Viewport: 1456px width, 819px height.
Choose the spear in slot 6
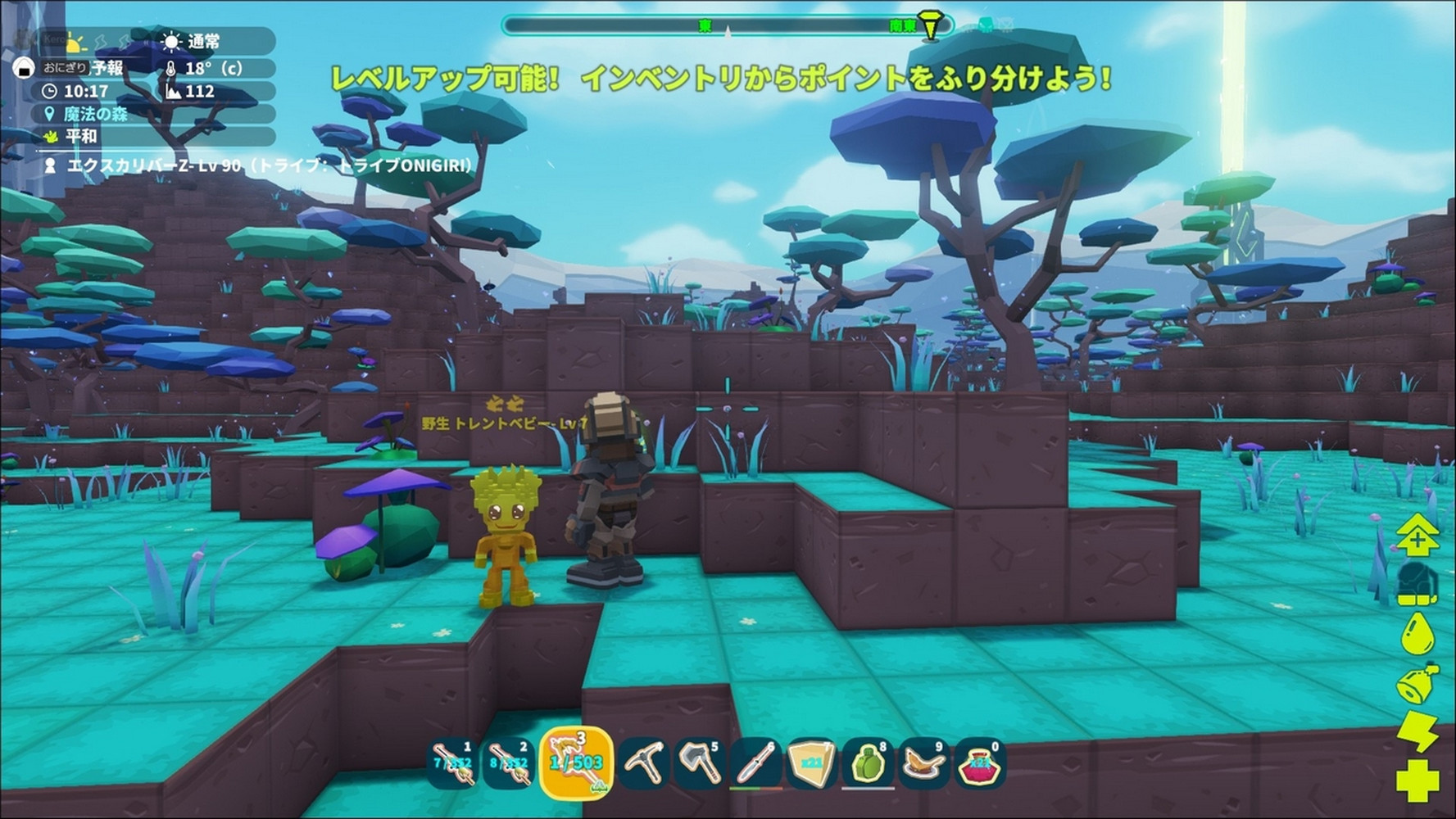[x=755, y=763]
